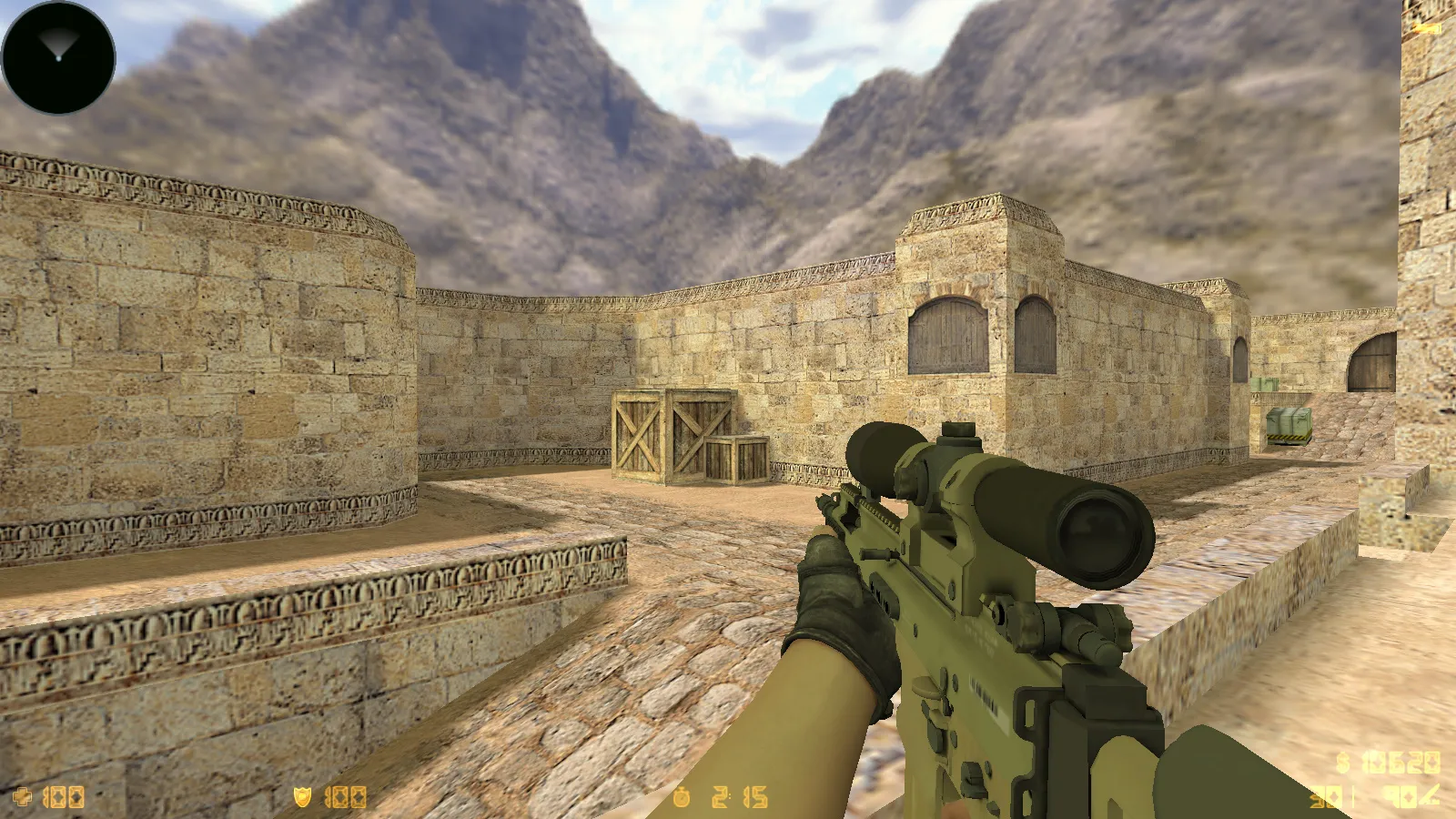Click the small wooden crate beside the big one

(739, 461)
